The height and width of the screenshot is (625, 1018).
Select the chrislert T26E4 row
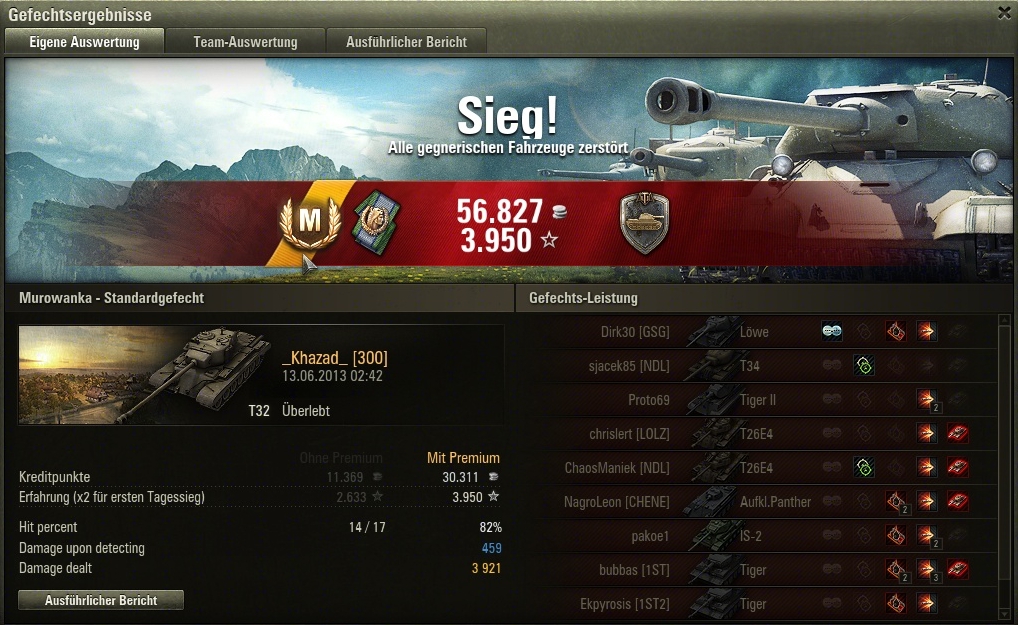click(x=757, y=434)
